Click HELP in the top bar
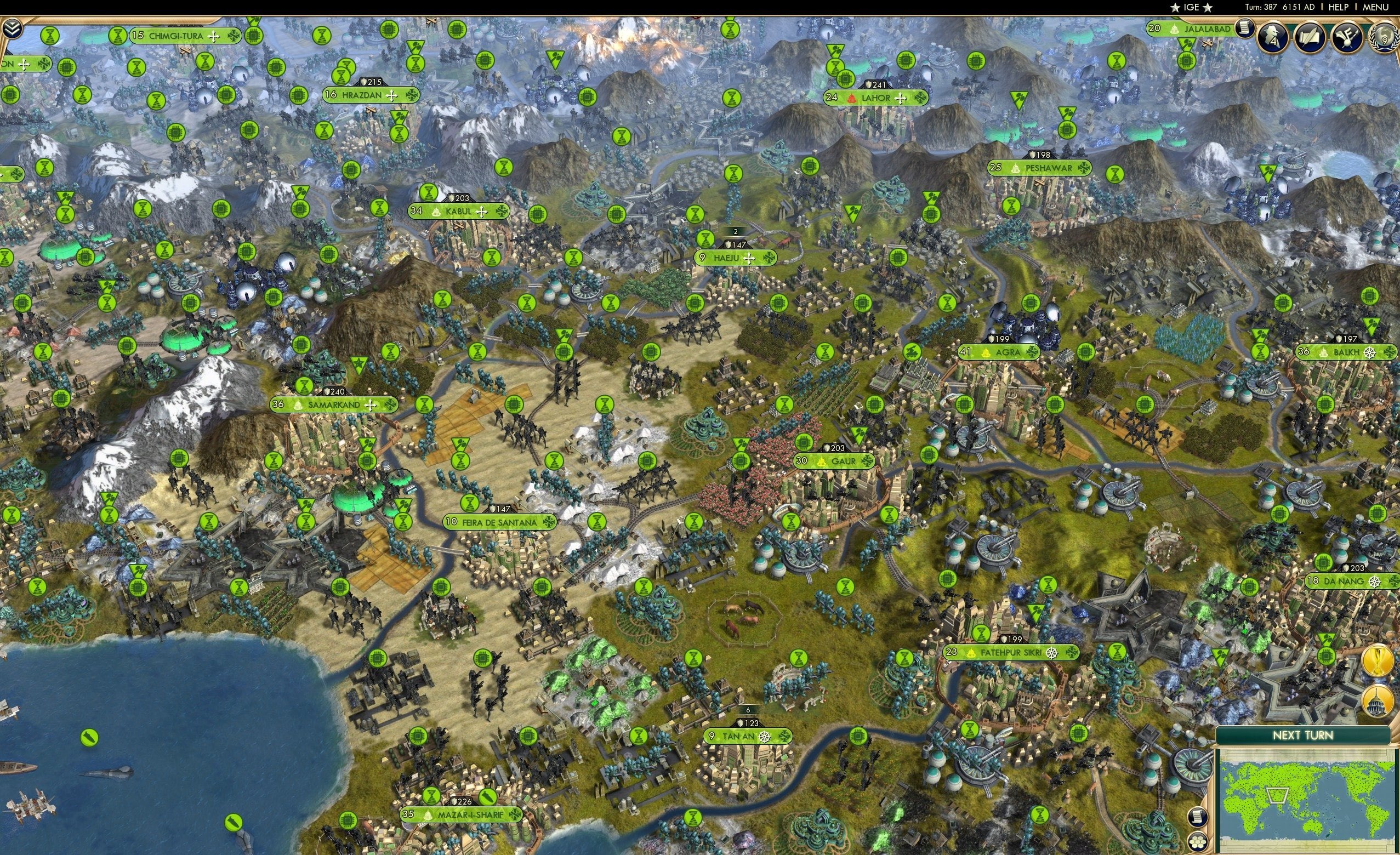The height and width of the screenshot is (855, 1400). click(1338, 7)
